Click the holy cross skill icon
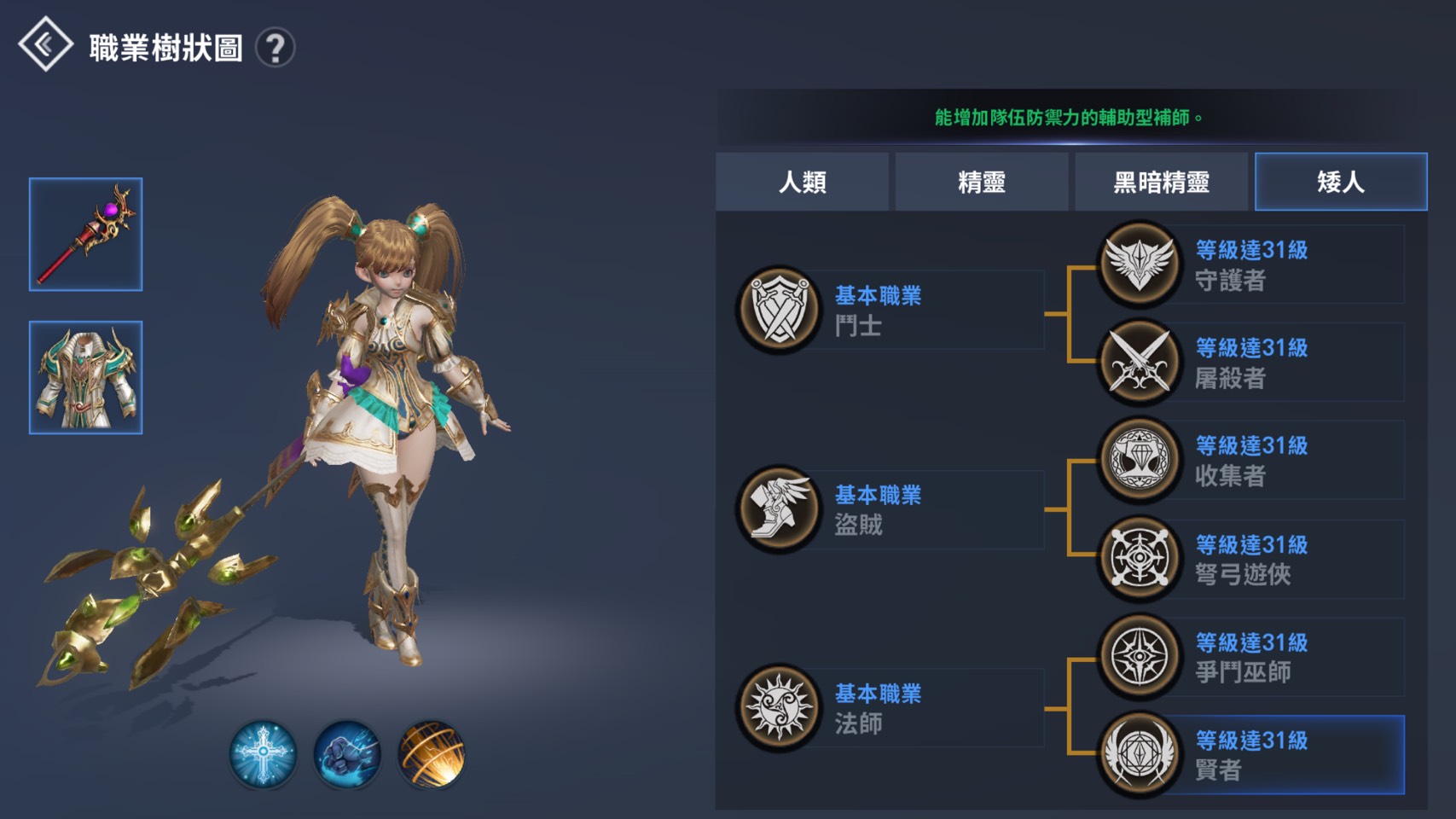Screen dimensions: 1456x819 264,756
